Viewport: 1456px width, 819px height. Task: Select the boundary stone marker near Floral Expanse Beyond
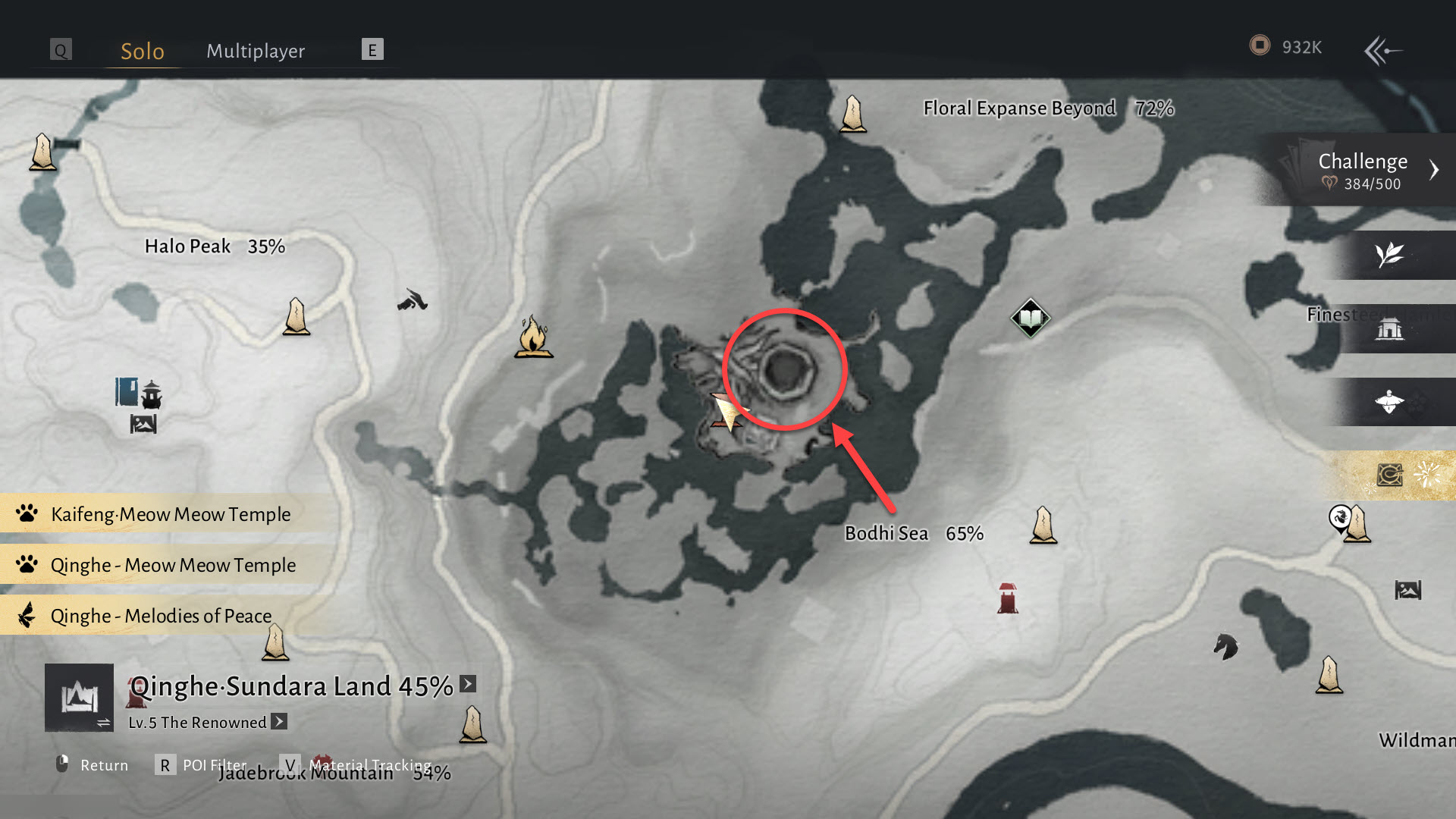coord(853,115)
